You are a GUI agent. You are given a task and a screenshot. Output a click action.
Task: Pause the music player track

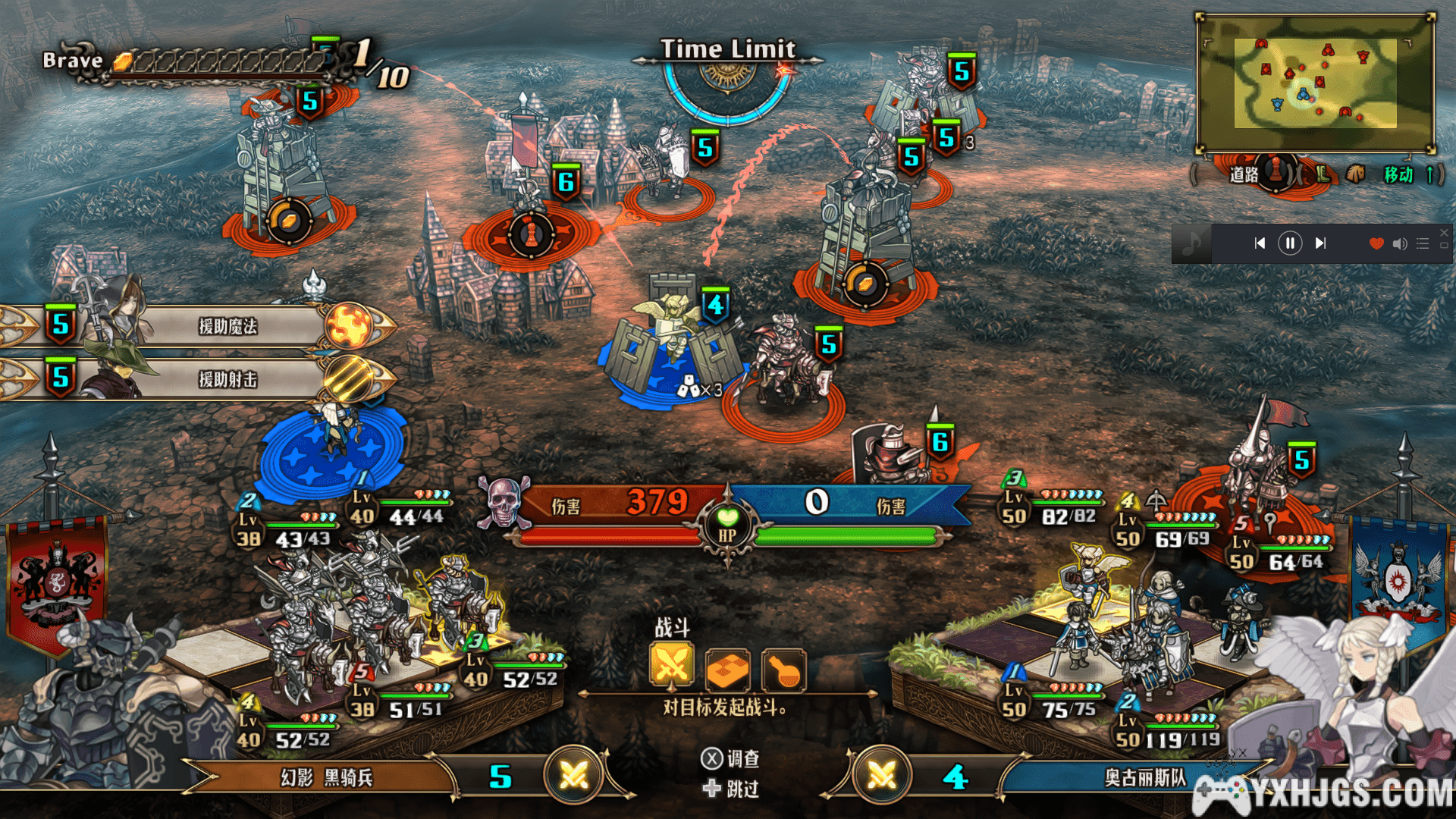[x=1290, y=243]
